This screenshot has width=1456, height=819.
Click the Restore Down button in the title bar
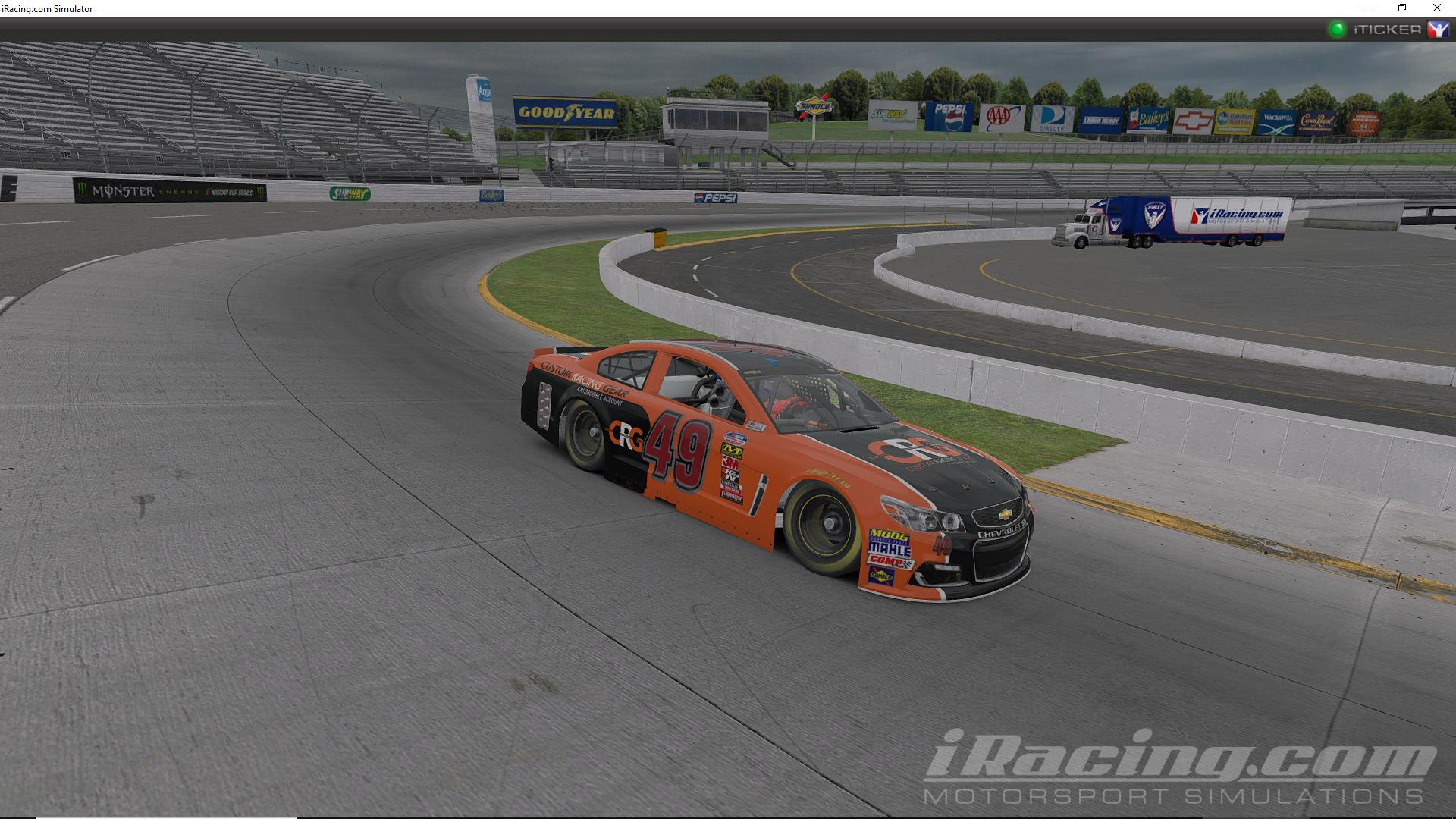[x=1401, y=8]
